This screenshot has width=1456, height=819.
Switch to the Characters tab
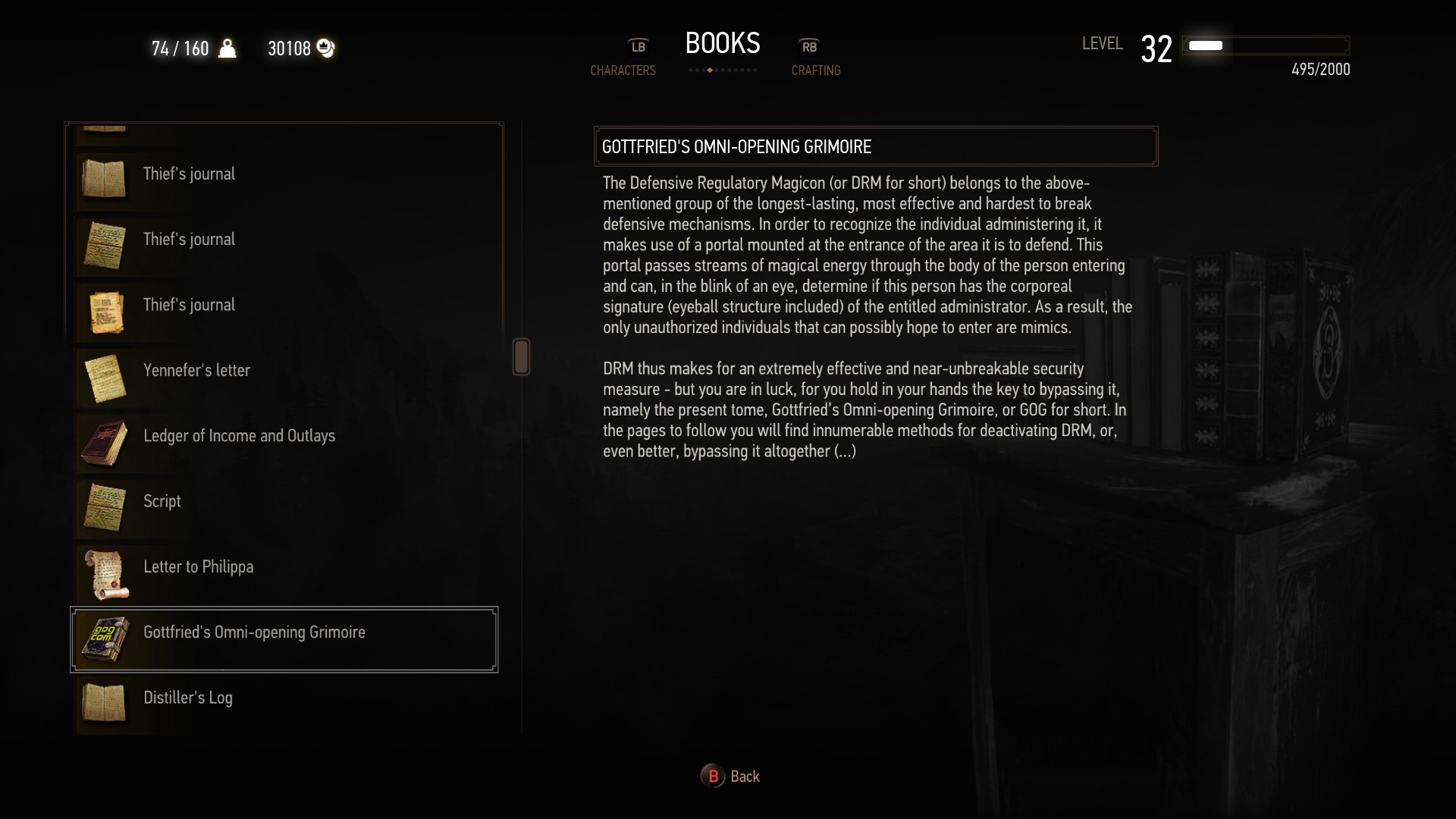(623, 70)
